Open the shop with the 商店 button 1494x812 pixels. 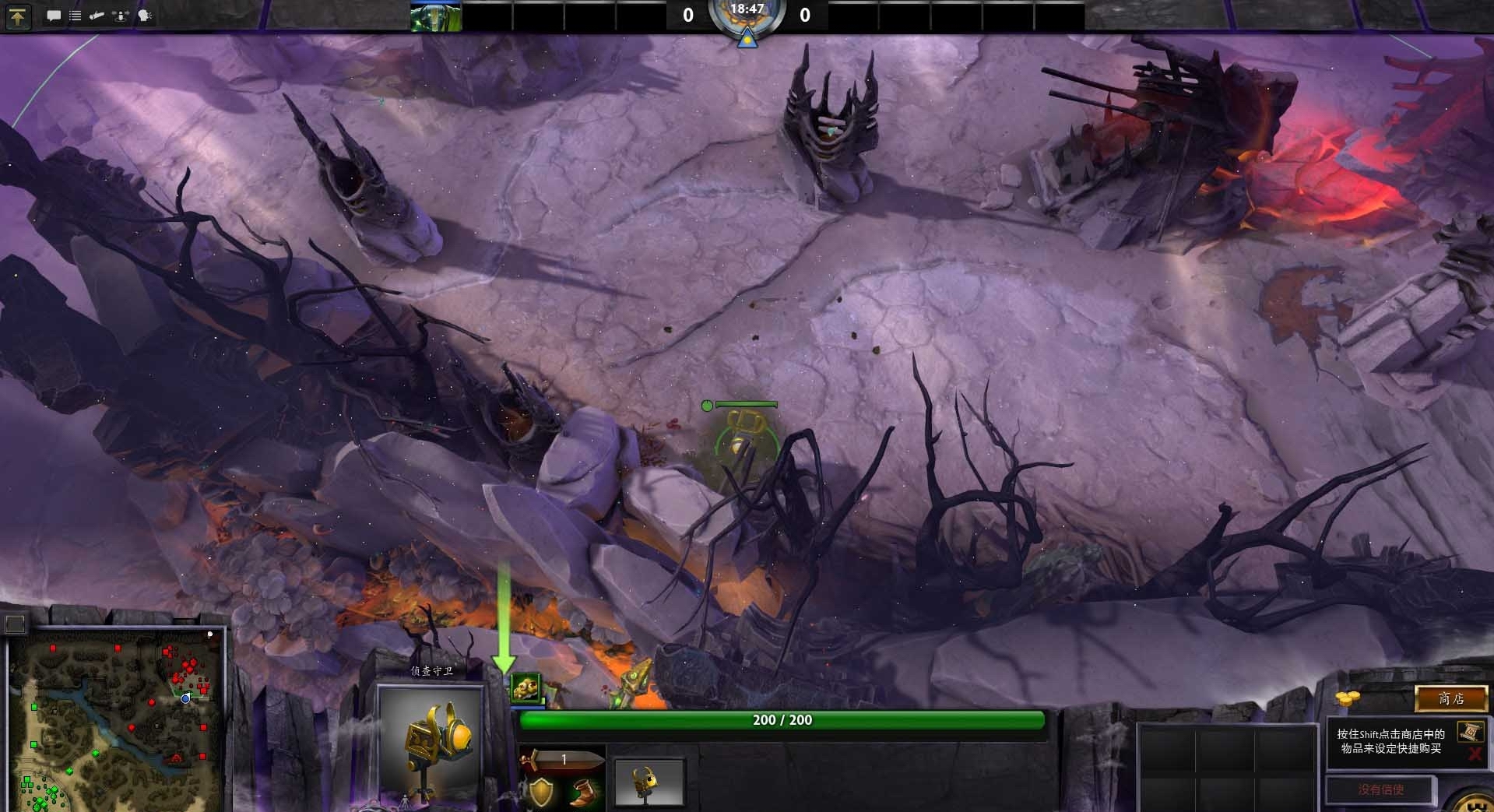point(1450,699)
